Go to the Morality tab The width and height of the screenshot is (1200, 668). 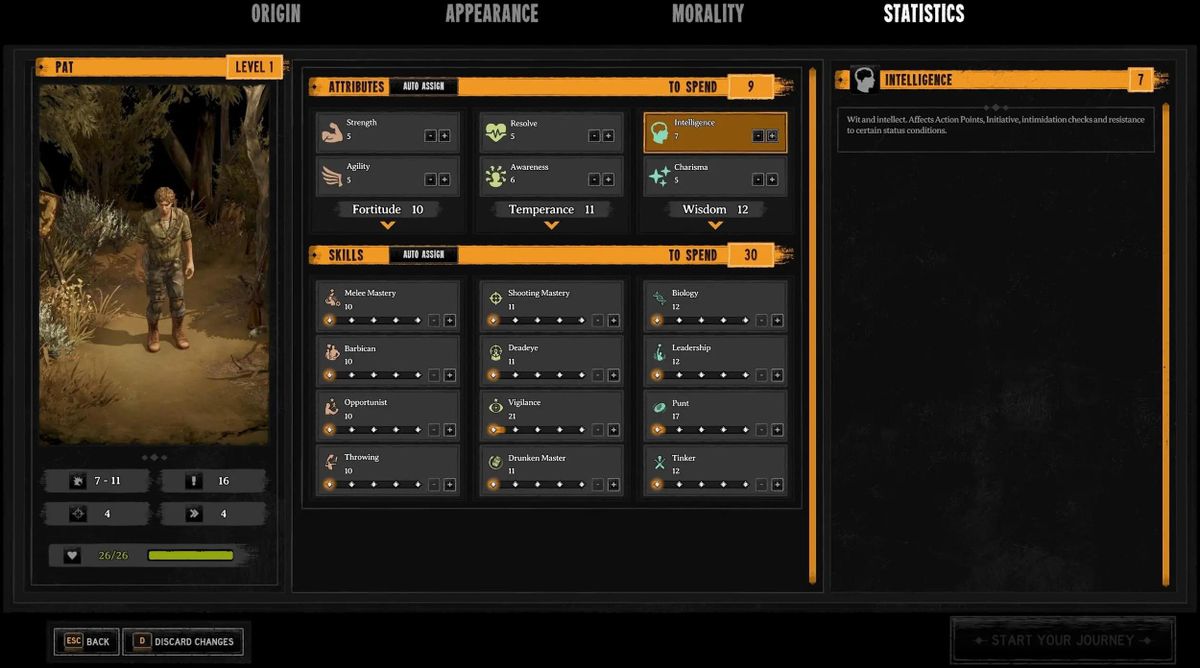707,14
